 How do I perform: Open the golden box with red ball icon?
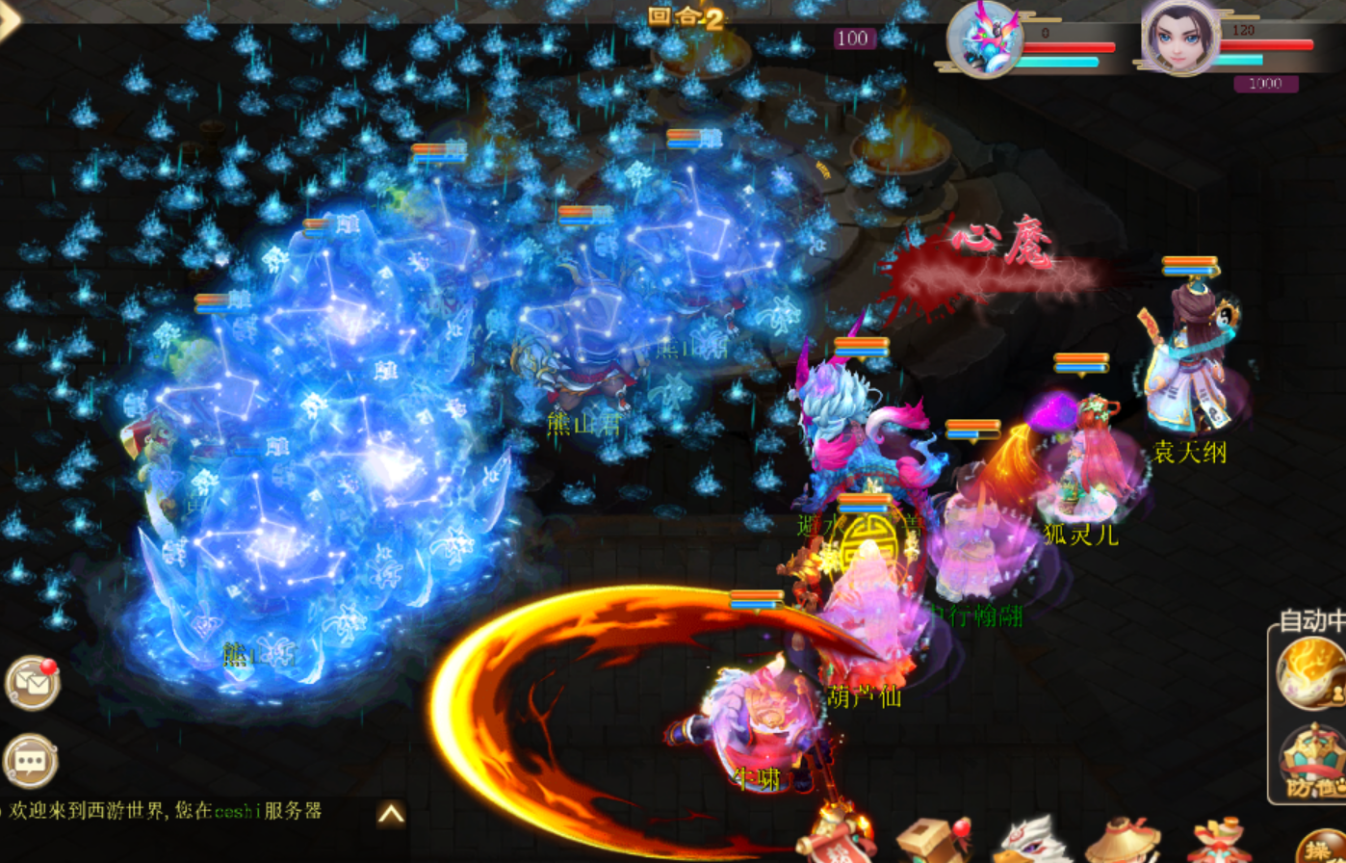[x=931, y=840]
